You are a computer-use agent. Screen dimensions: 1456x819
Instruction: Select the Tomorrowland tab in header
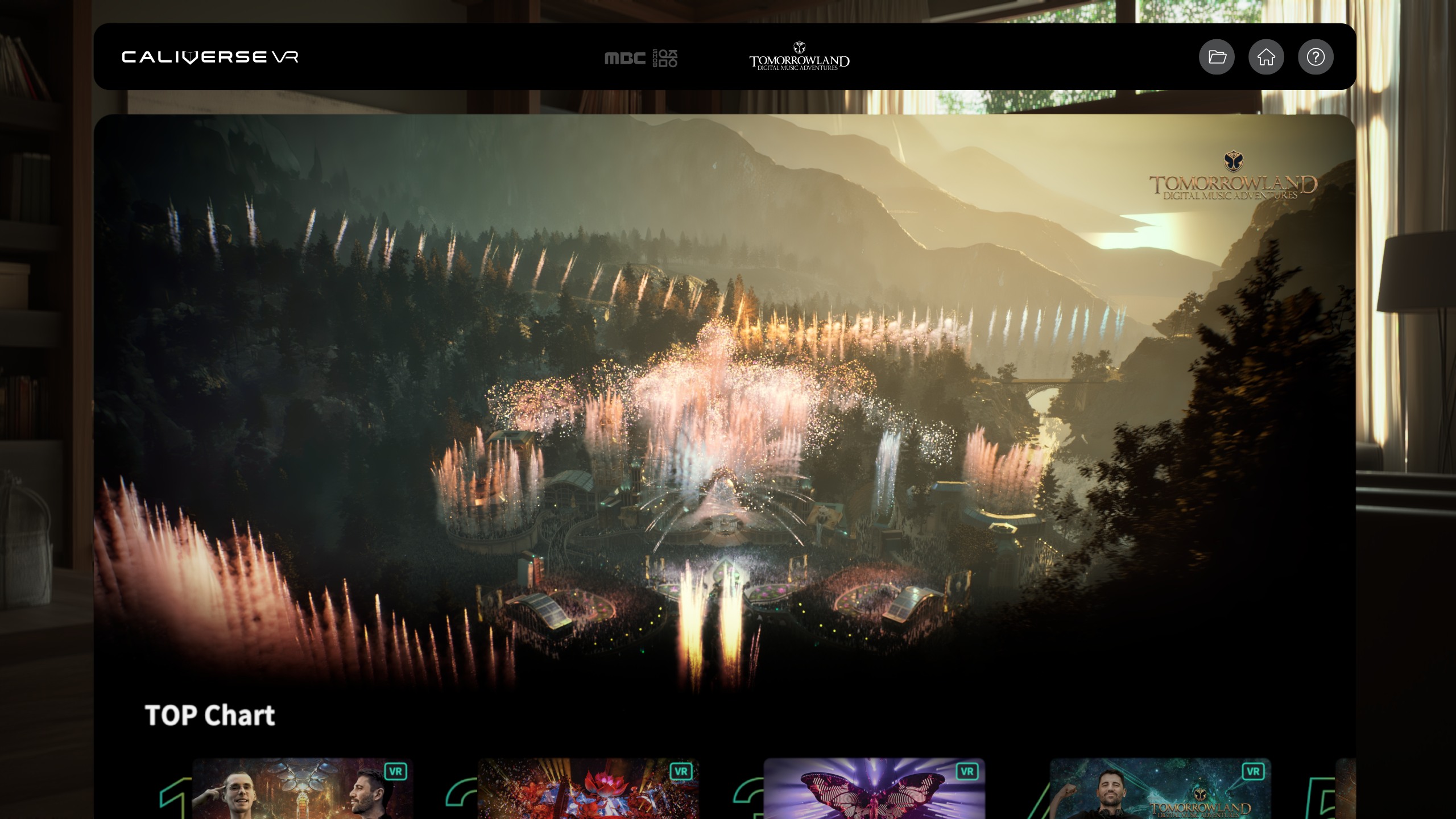[x=799, y=57]
